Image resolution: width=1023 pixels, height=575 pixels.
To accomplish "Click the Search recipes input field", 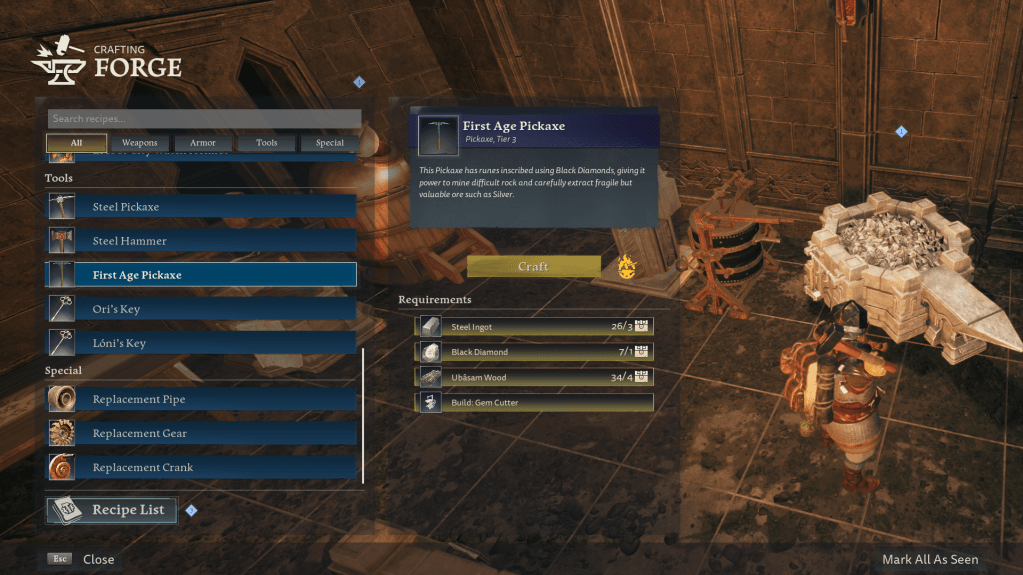I will (x=204, y=119).
